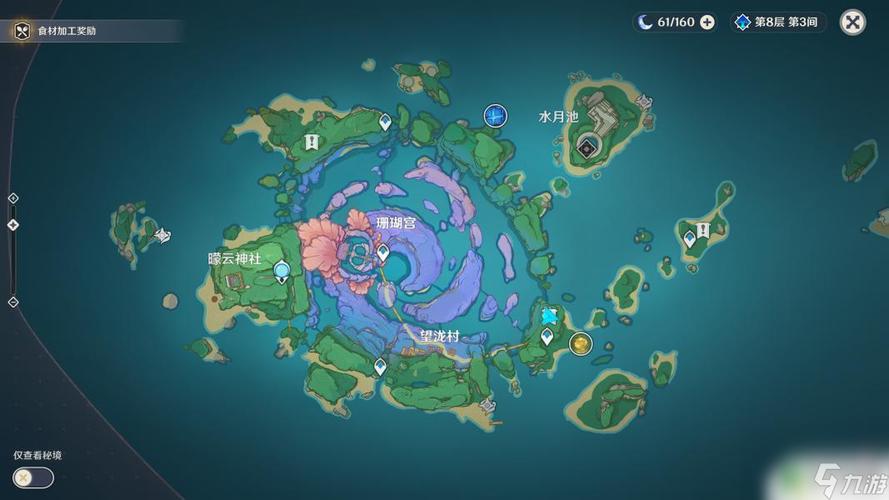
Task: Click the gold circular quest marker
Action: [580, 344]
